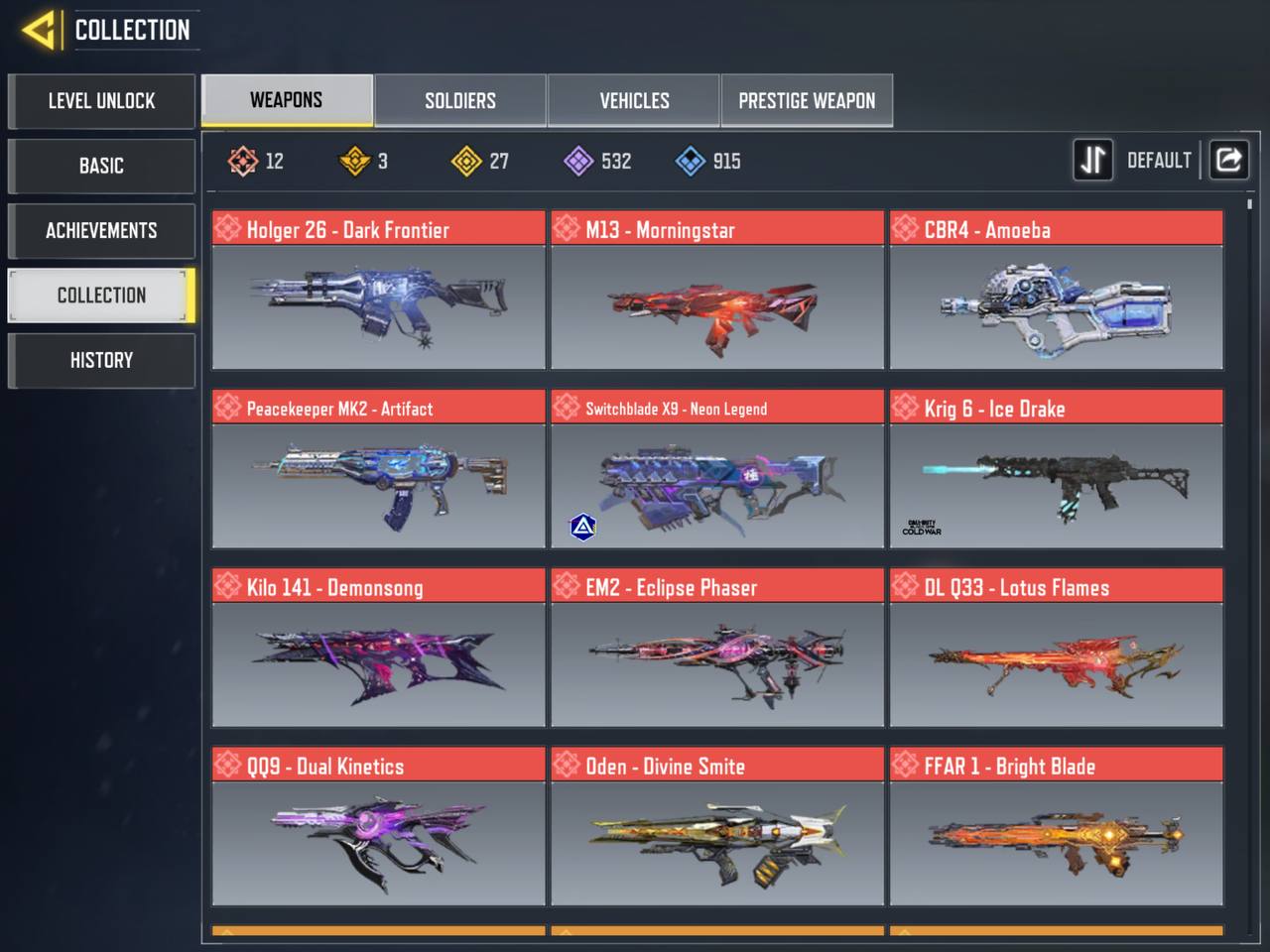
Task: Open the VEHICLES tab
Action: (x=633, y=100)
